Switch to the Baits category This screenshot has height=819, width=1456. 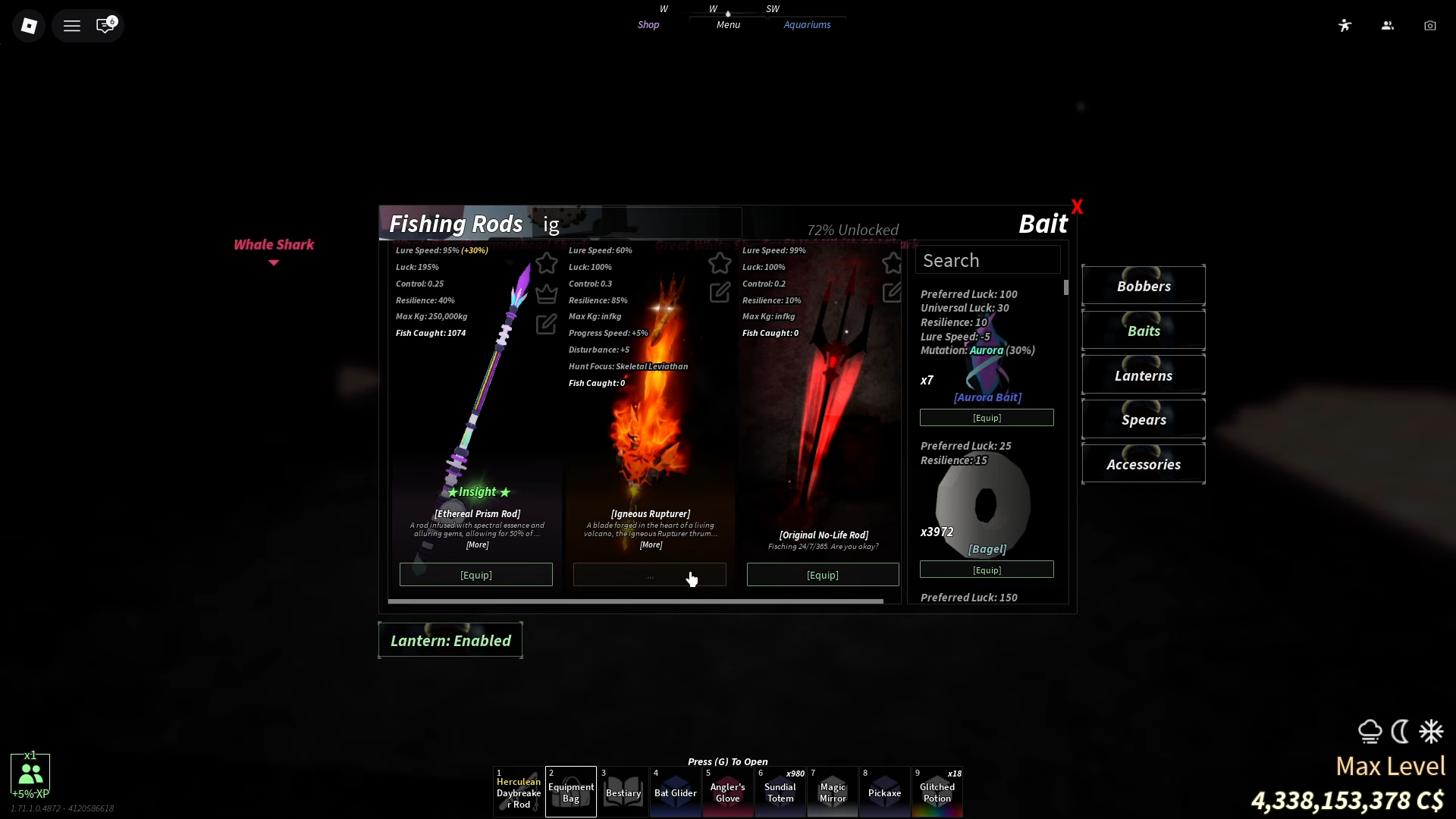[x=1143, y=331]
